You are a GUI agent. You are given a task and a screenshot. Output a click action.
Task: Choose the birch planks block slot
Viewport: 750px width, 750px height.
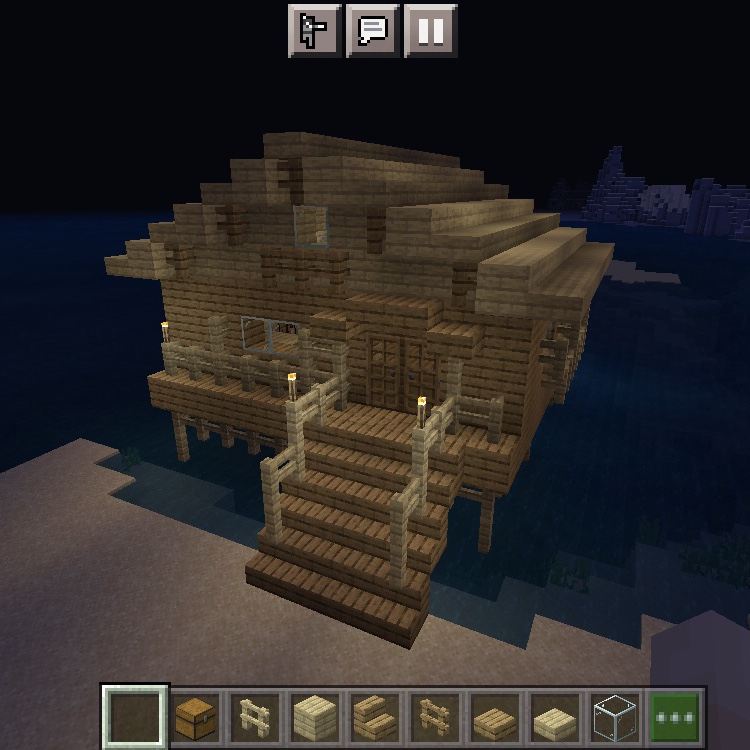click(x=314, y=717)
